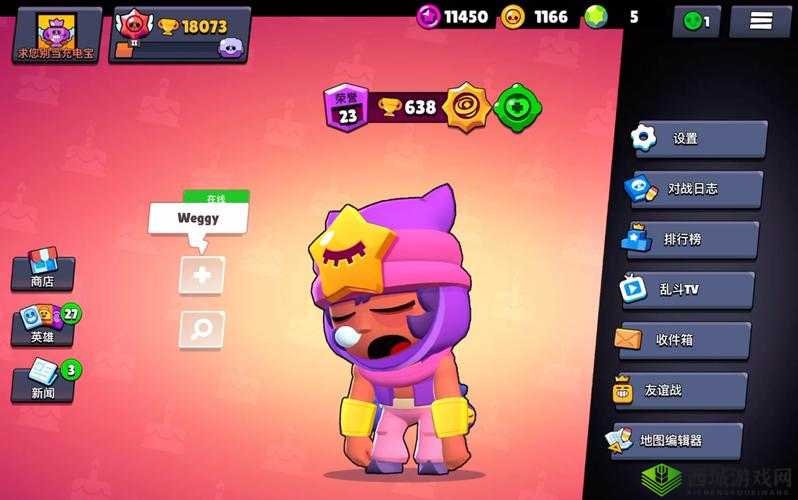Open the 英雄 brawlers page
The height and width of the screenshot is (500, 798).
(44, 325)
